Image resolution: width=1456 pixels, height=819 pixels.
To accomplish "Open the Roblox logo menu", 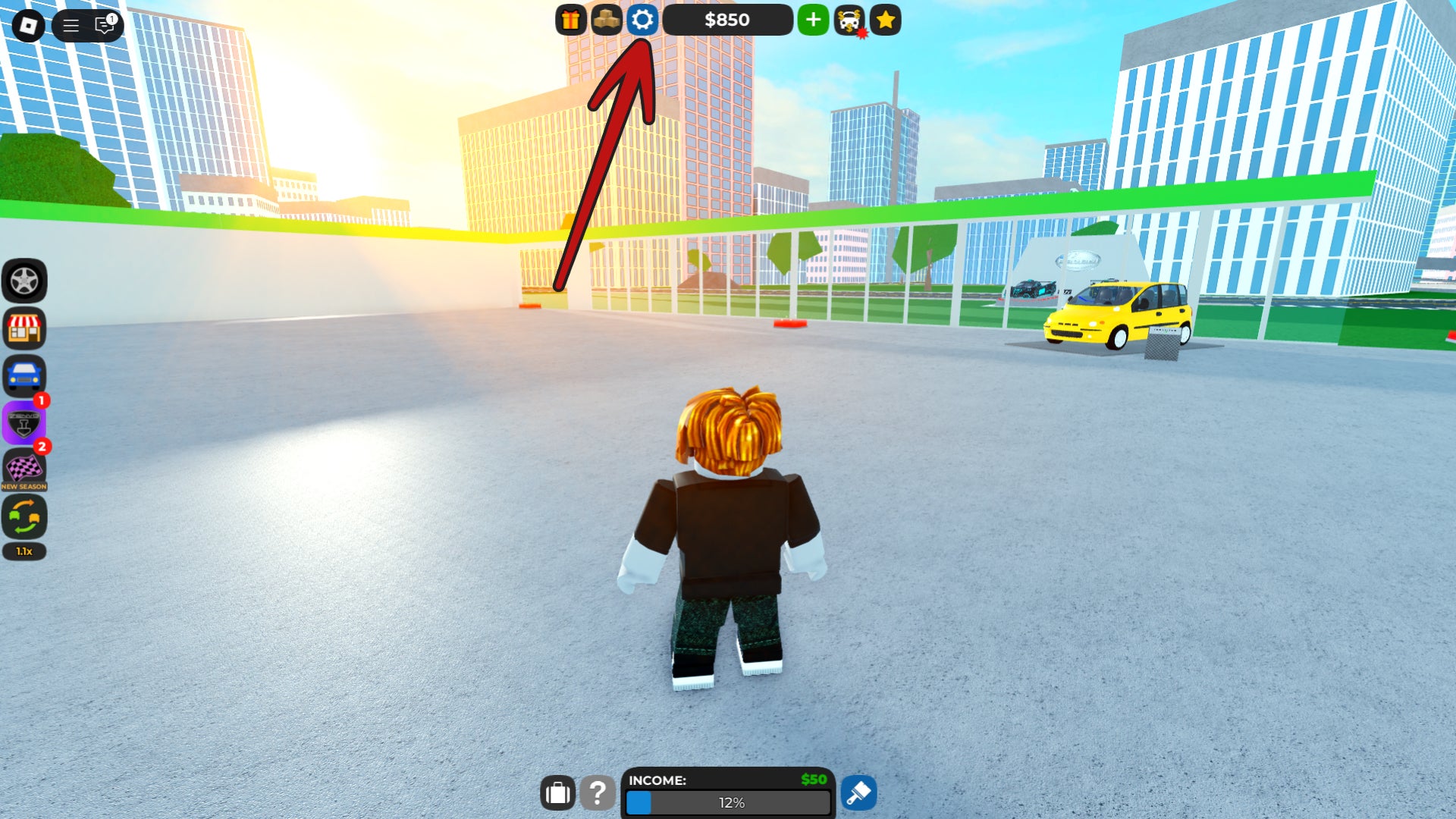I will [29, 26].
